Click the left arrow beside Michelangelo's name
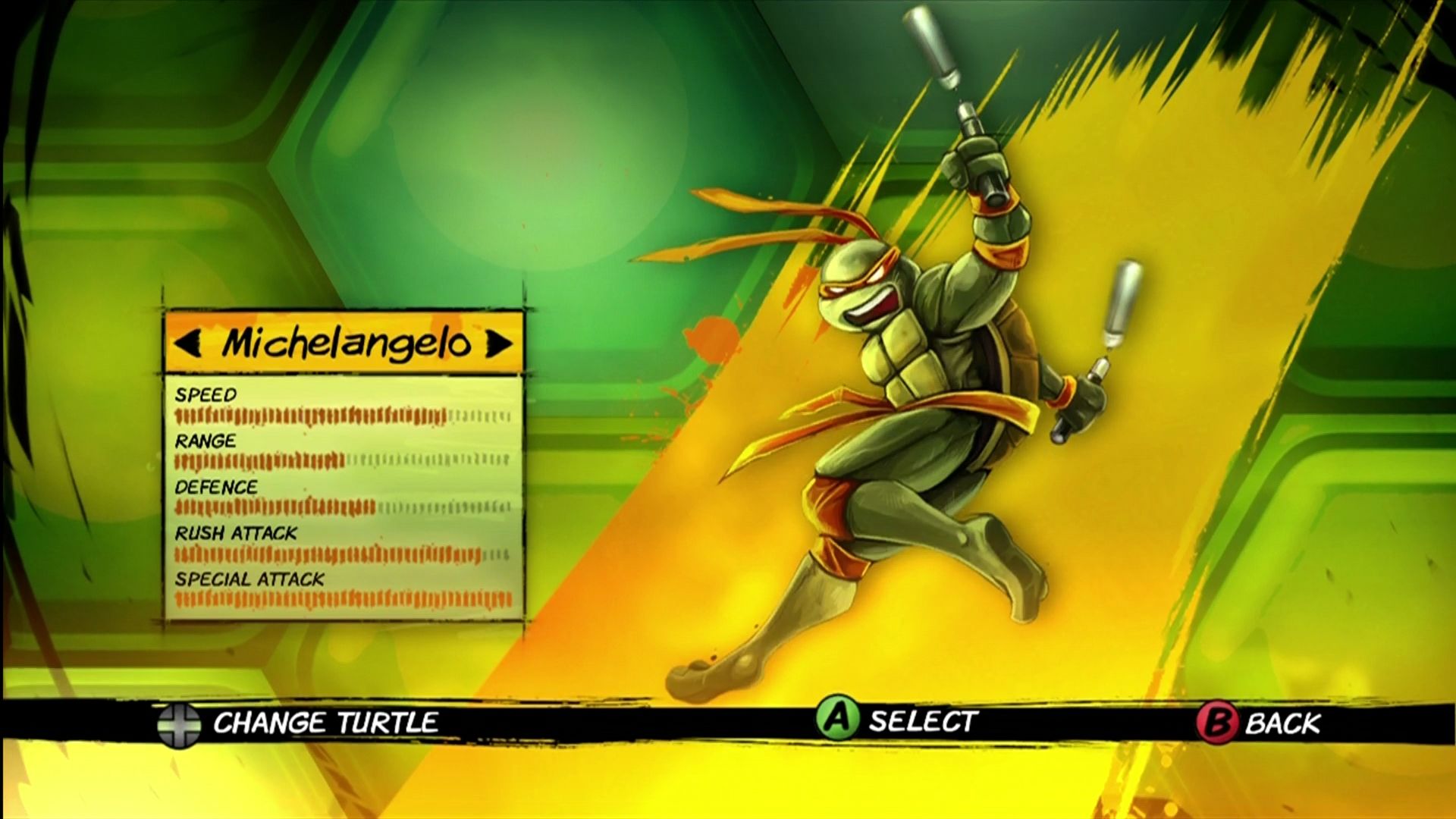This screenshot has width=1456, height=819. pyautogui.click(x=191, y=345)
